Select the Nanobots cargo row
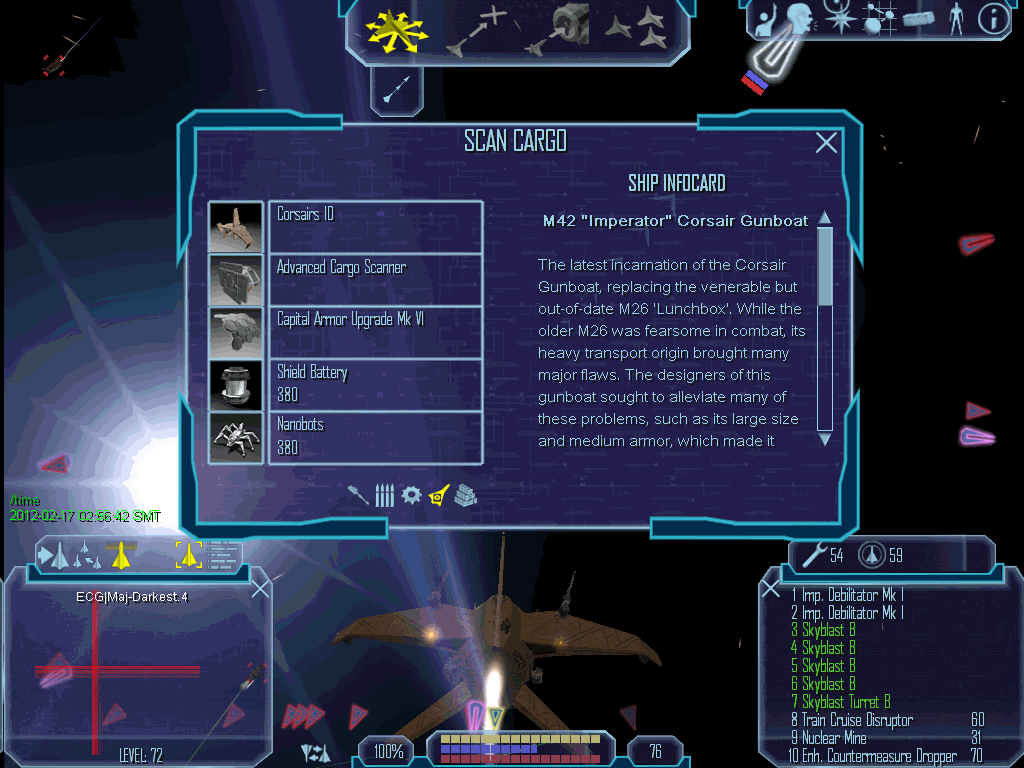Image resolution: width=1024 pixels, height=768 pixels. pos(375,437)
